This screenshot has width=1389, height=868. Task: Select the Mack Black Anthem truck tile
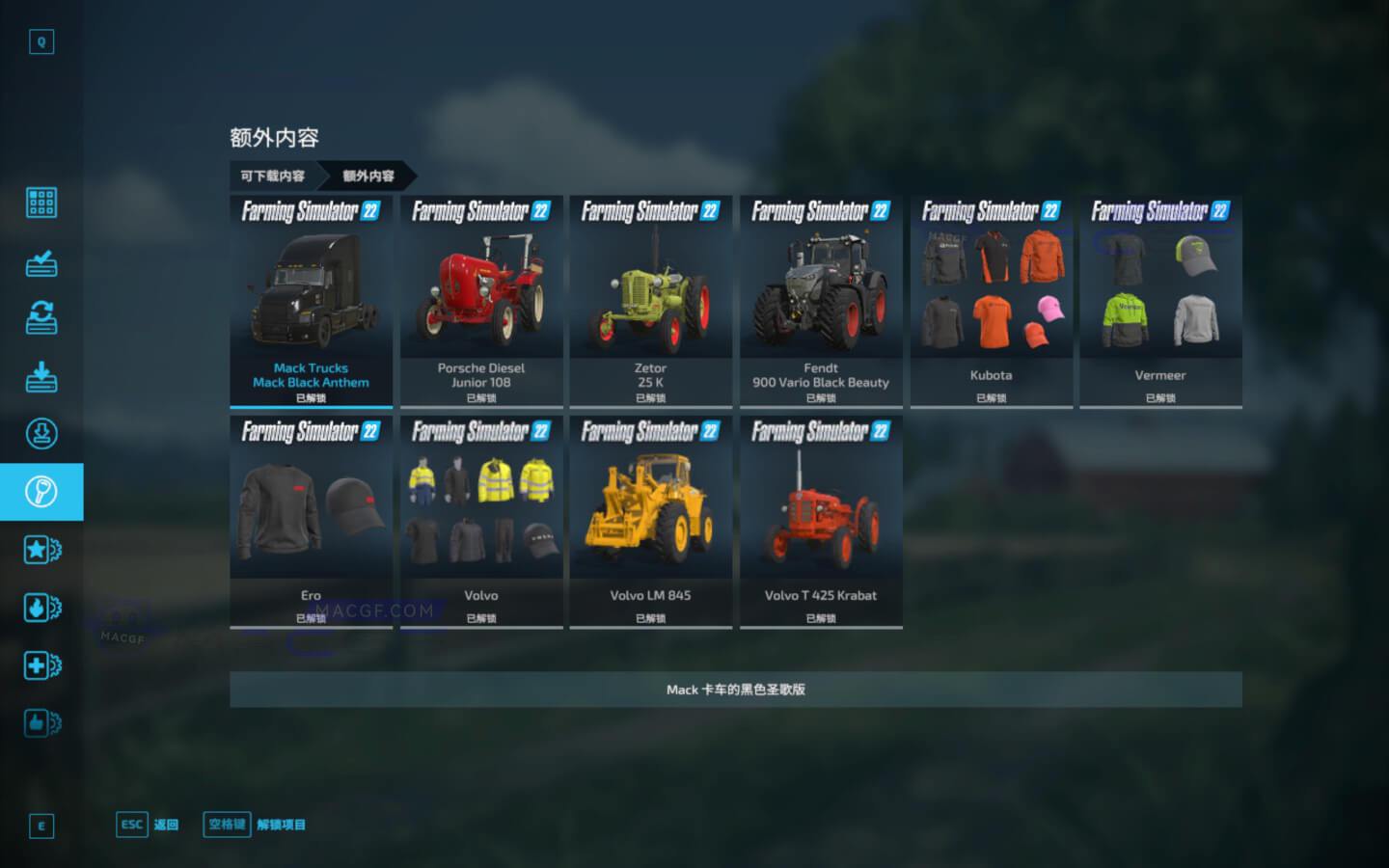pyautogui.click(x=311, y=299)
